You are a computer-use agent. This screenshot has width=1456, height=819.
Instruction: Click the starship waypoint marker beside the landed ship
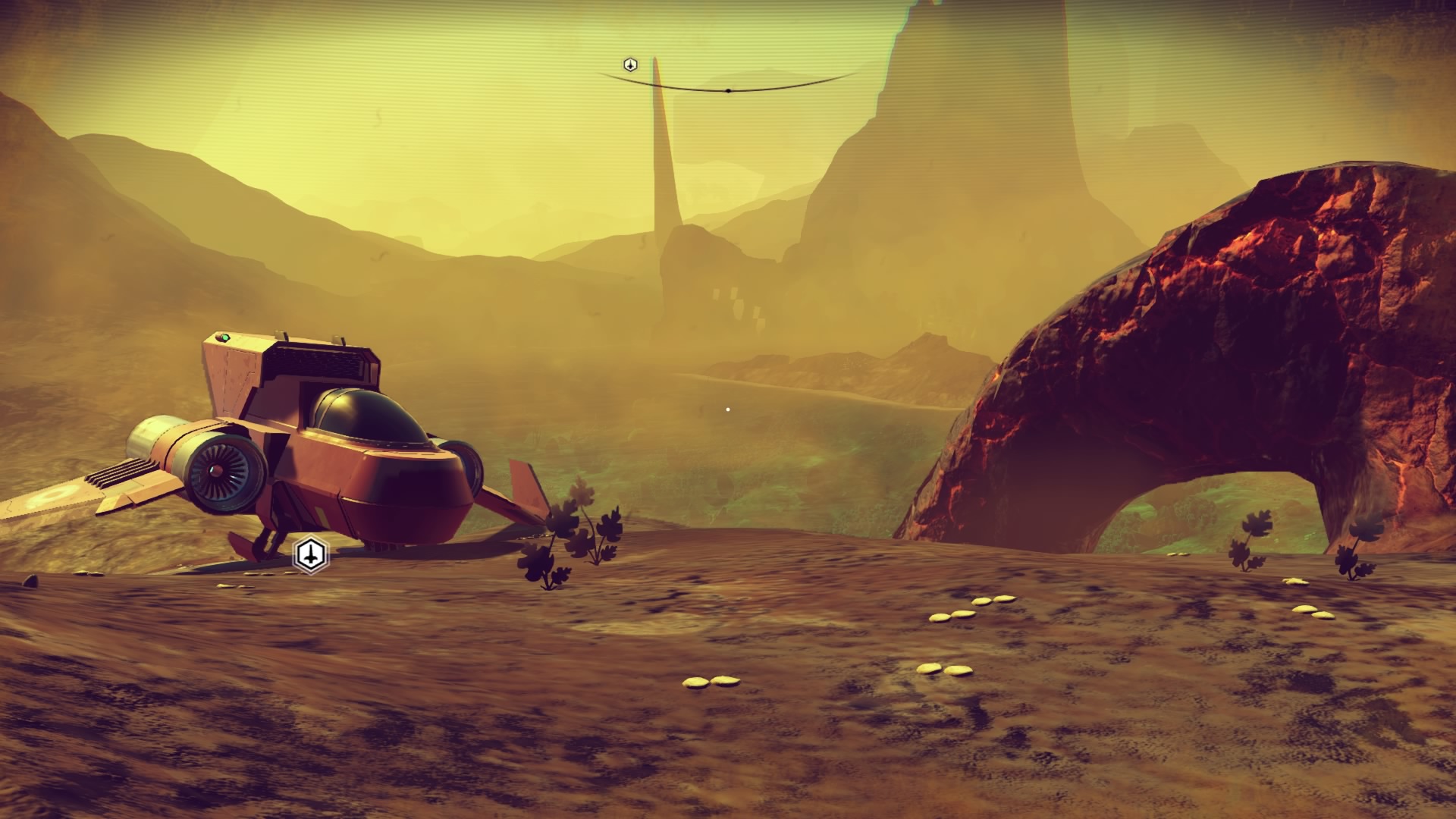(310, 554)
